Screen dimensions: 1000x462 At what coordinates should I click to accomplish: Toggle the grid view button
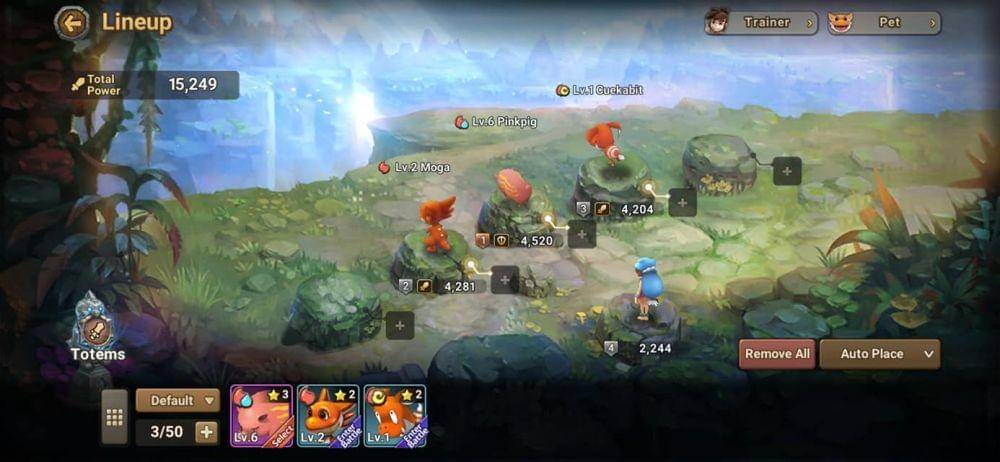[x=115, y=417]
